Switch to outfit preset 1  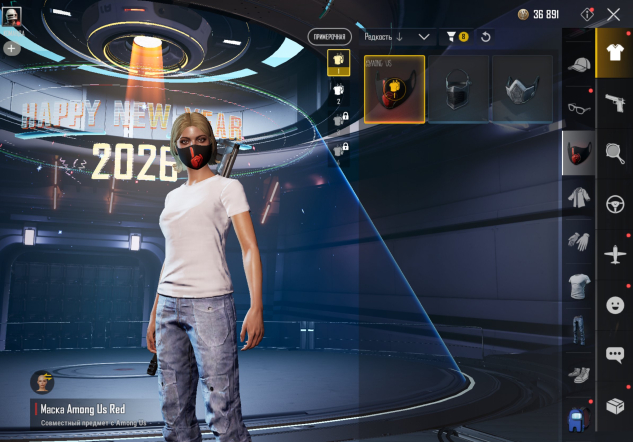click(x=338, y=62)
